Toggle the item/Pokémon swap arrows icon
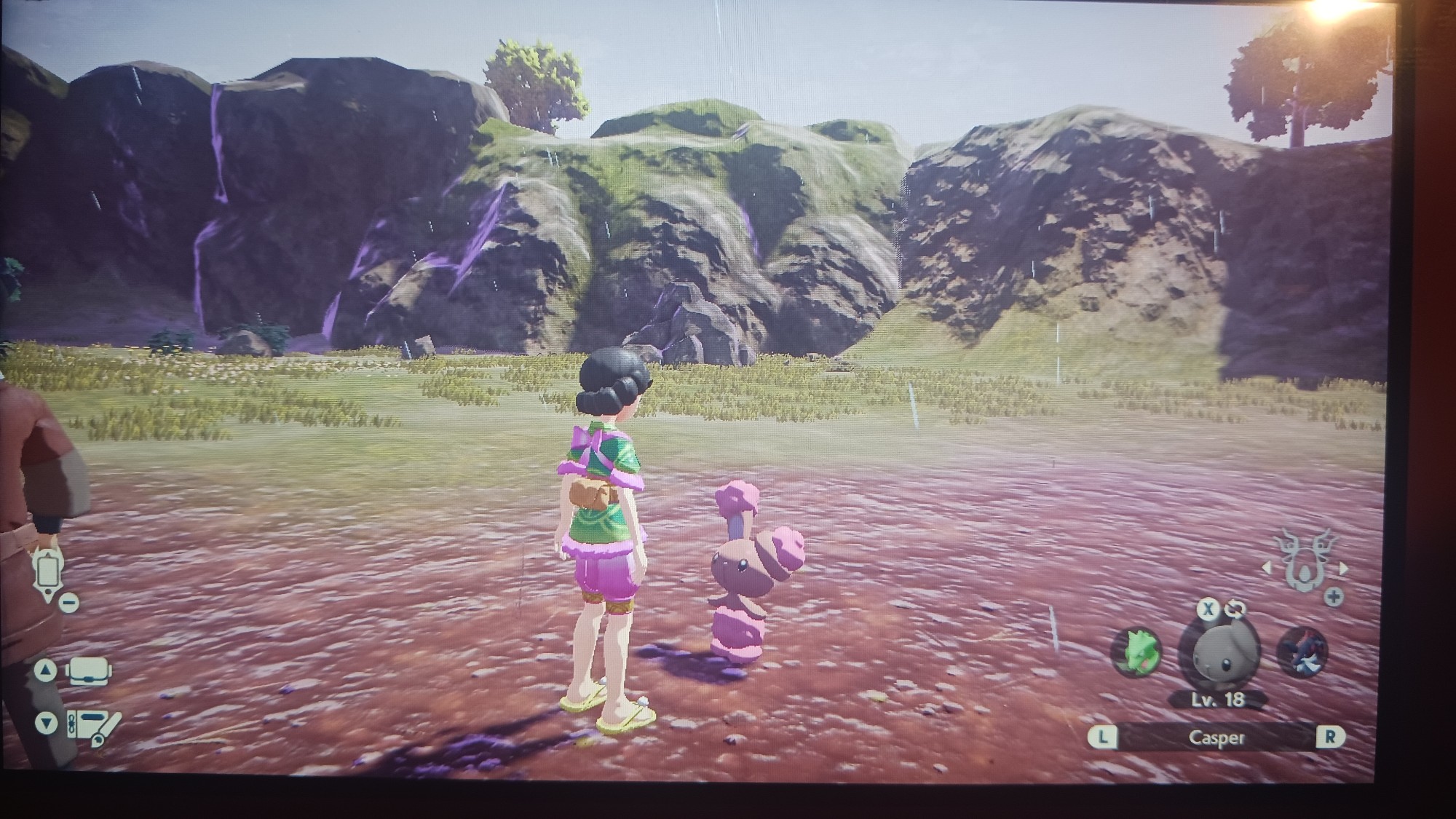 1237,609
